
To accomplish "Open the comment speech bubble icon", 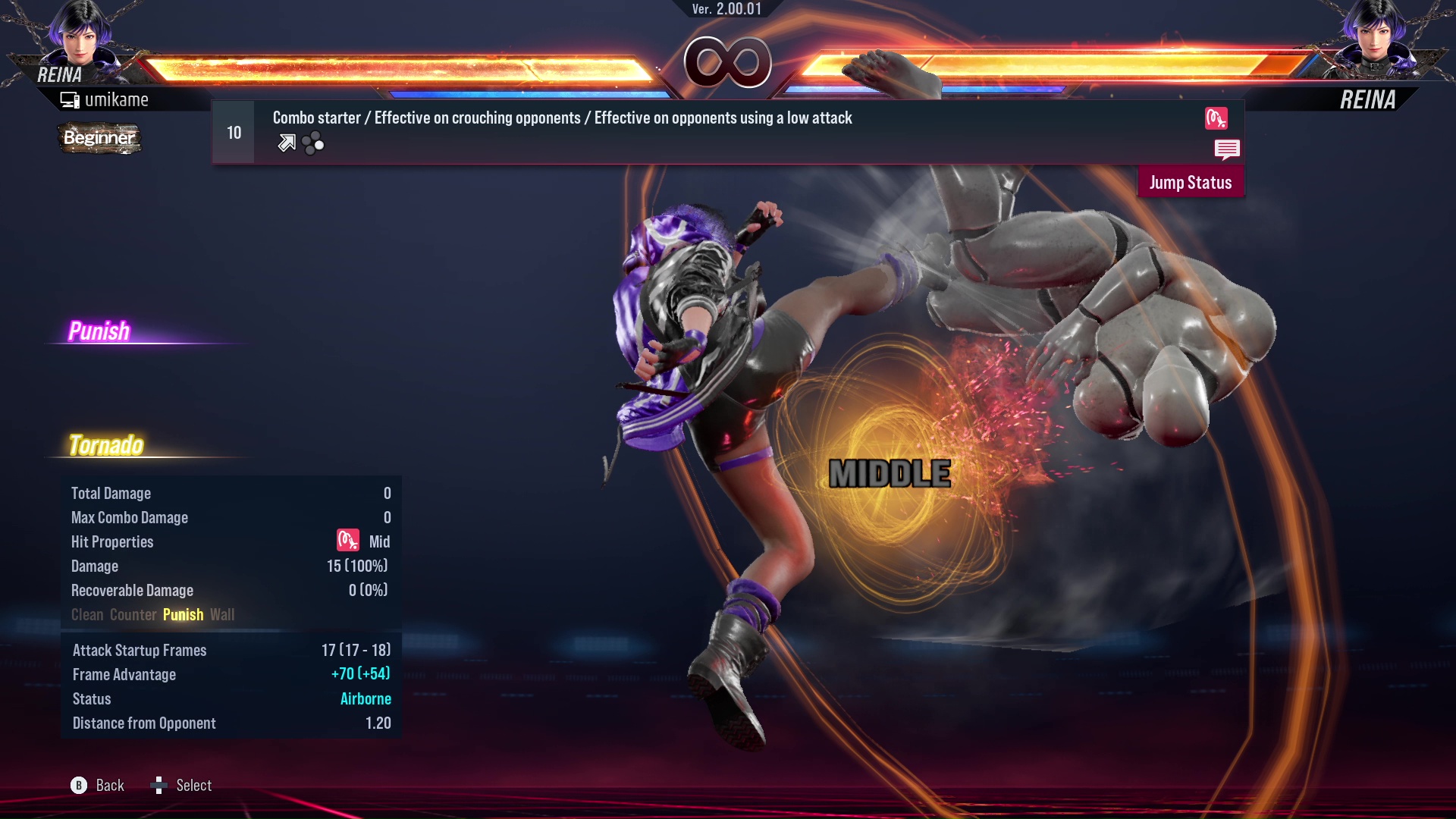I will [1227, 149].
